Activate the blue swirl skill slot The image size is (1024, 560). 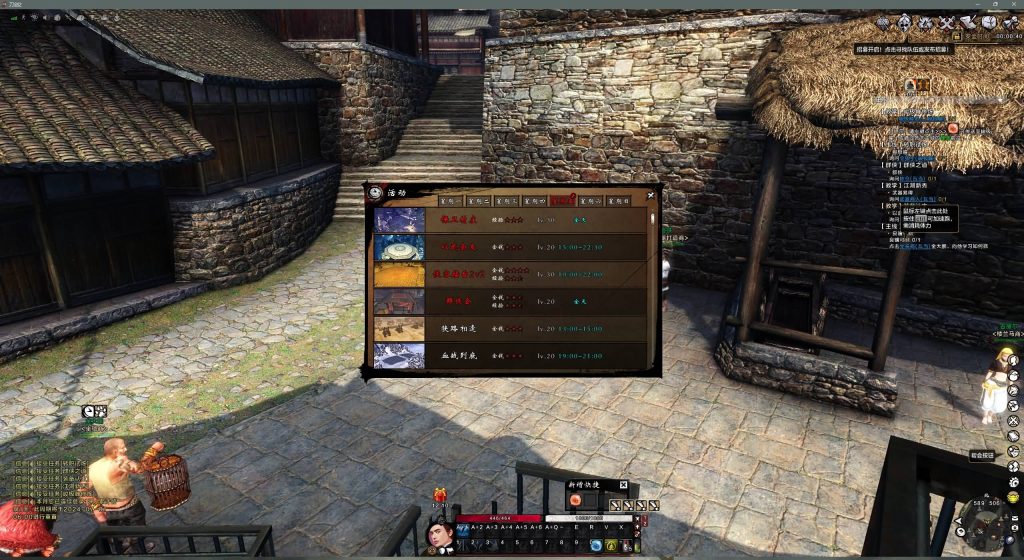click(596, 545)
